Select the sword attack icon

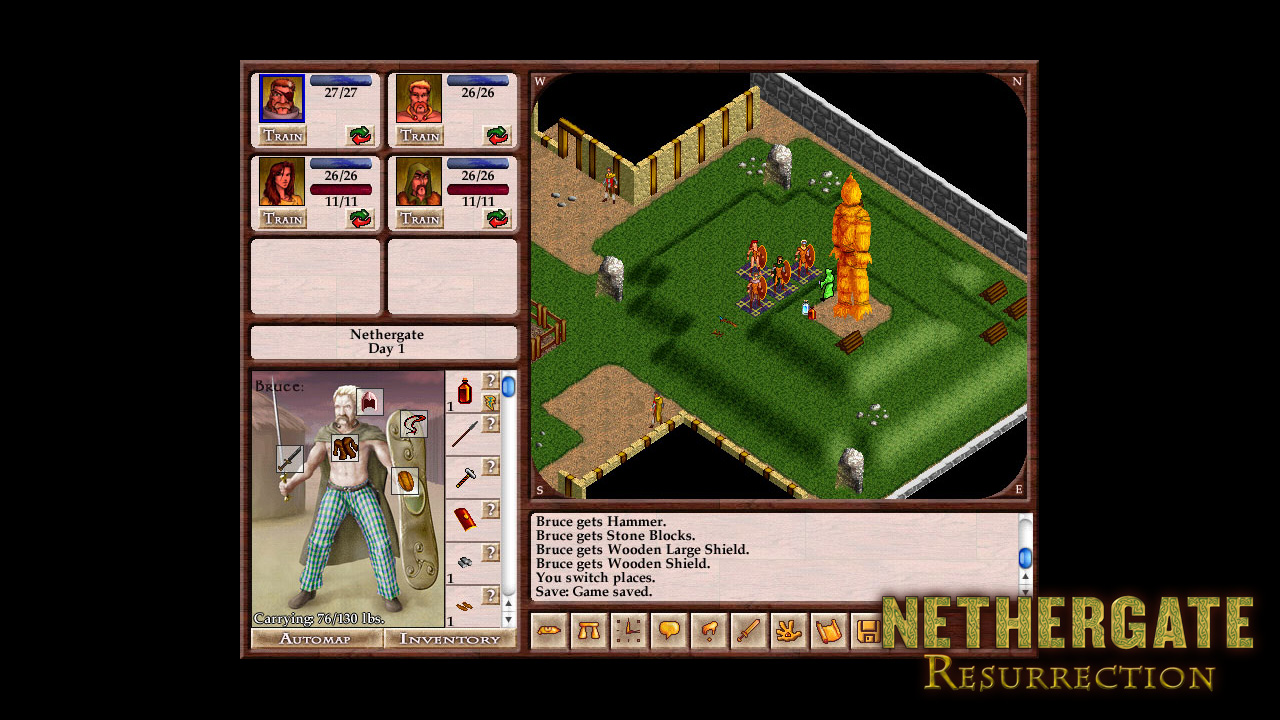point(747,630)
